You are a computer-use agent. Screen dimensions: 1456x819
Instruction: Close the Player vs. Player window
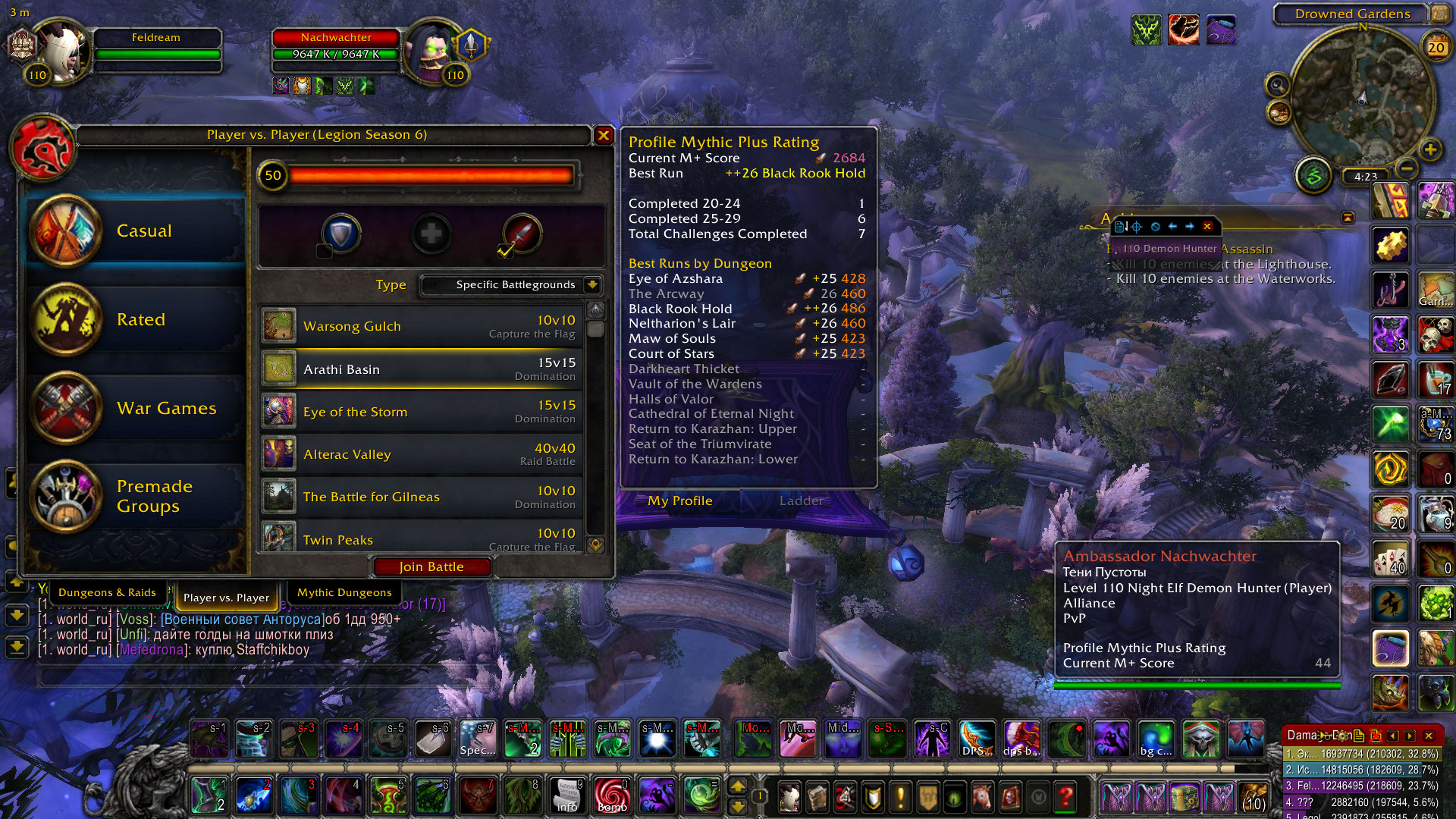604,135
